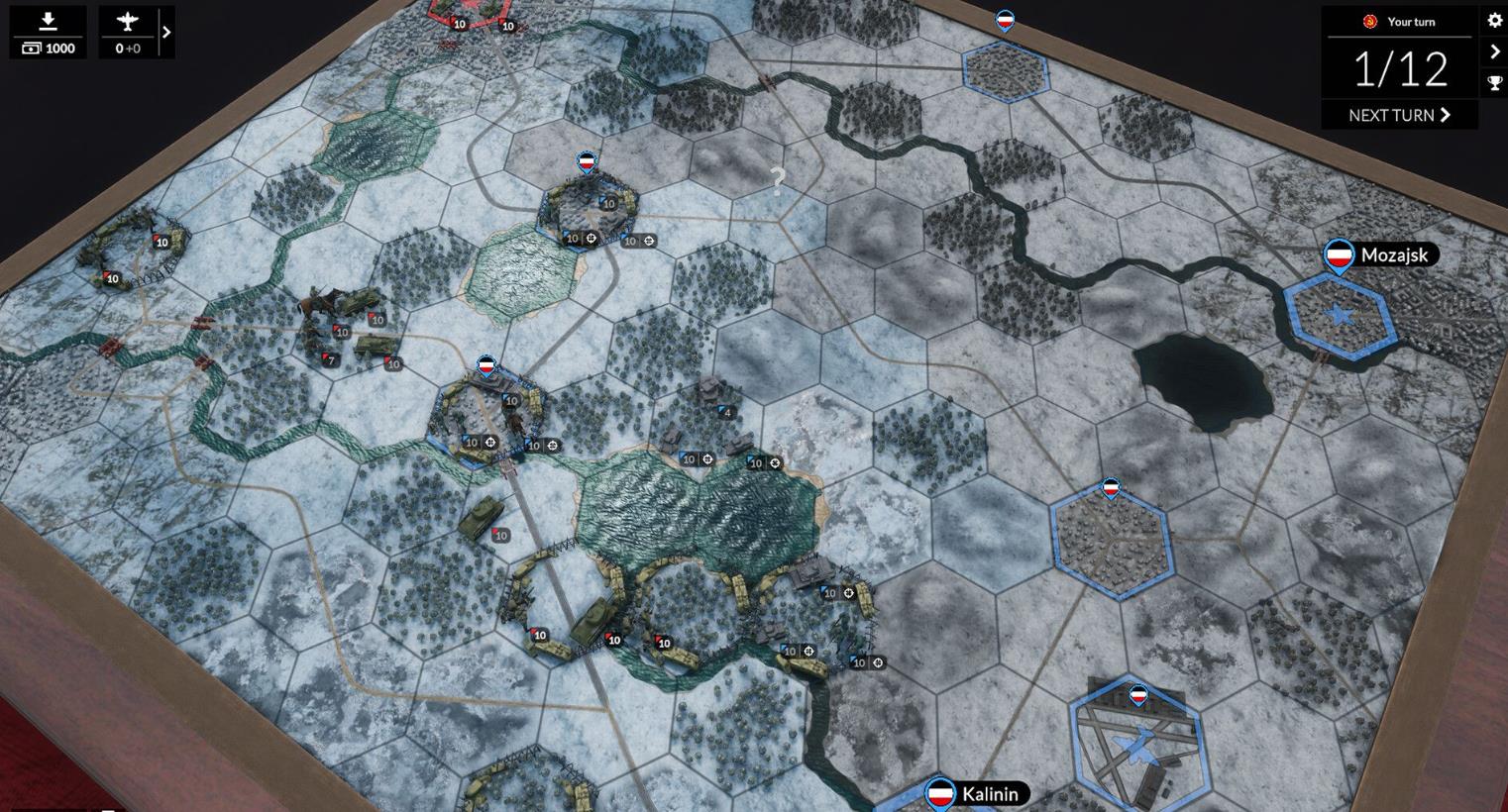Select the Mozajsk objective label
Screen dimensions: 1508x812
tap(1393, 255)
